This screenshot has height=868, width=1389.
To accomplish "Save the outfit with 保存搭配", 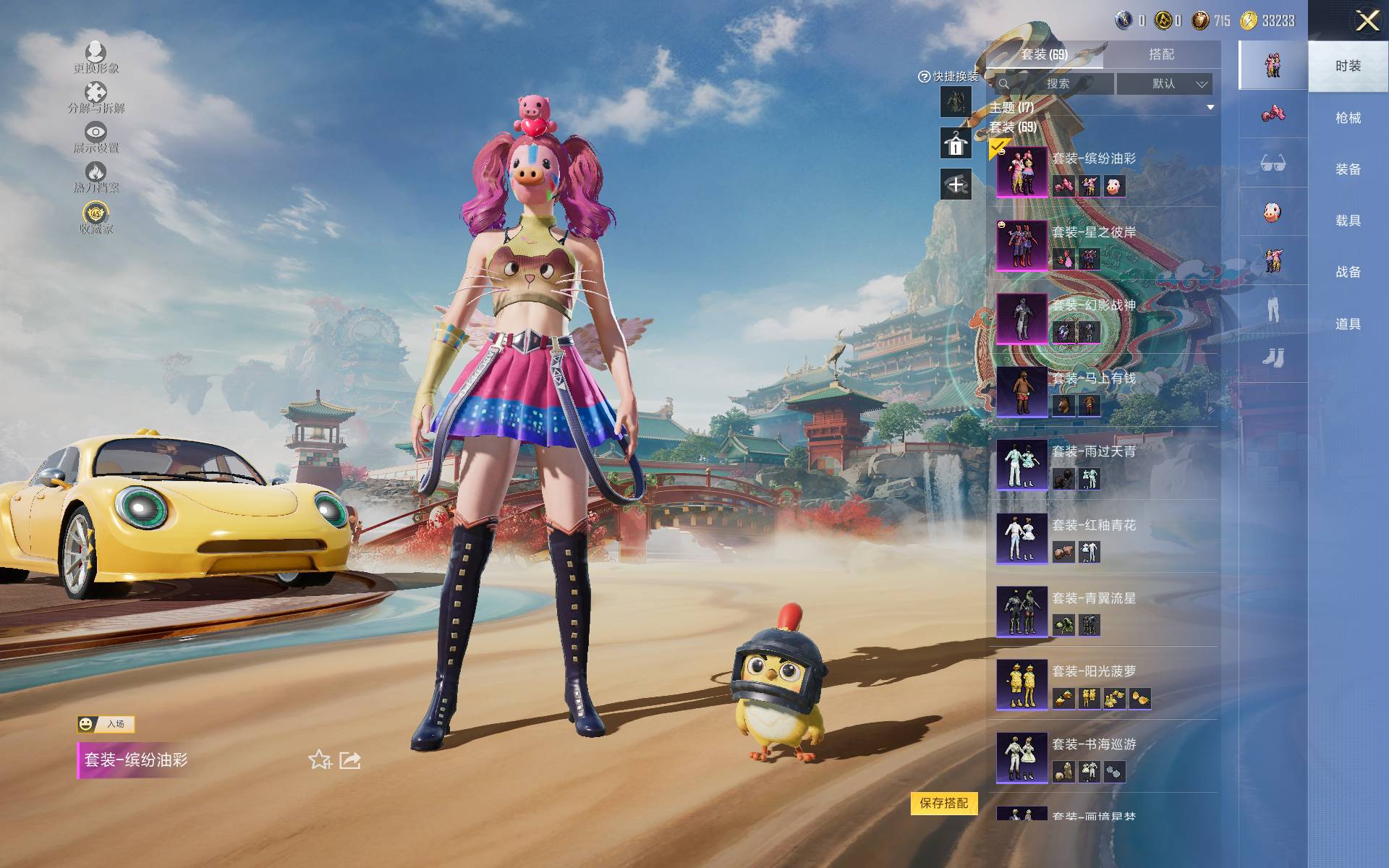I will click(x=943, y=803).
